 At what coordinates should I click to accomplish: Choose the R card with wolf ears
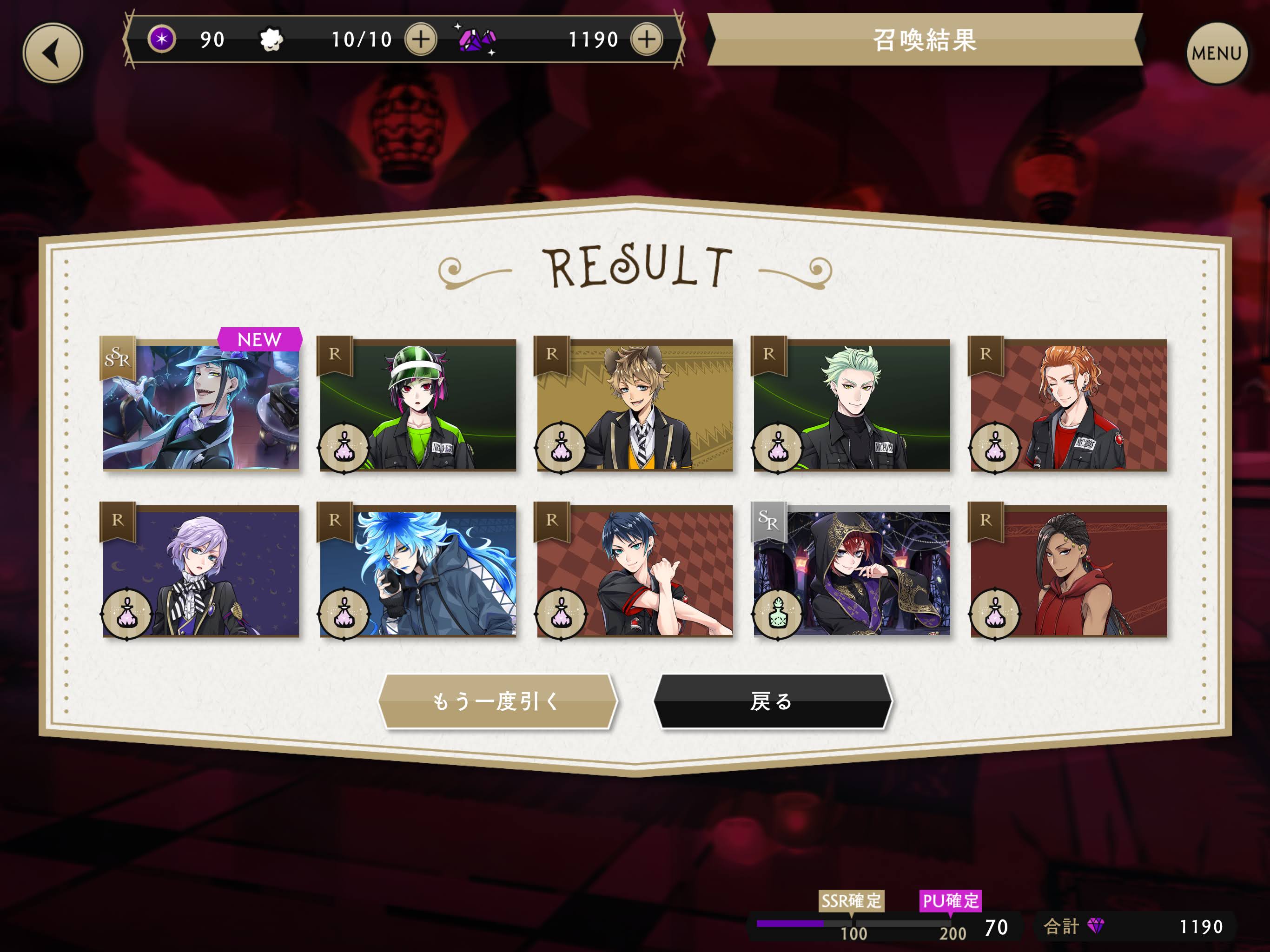(635, 405)
